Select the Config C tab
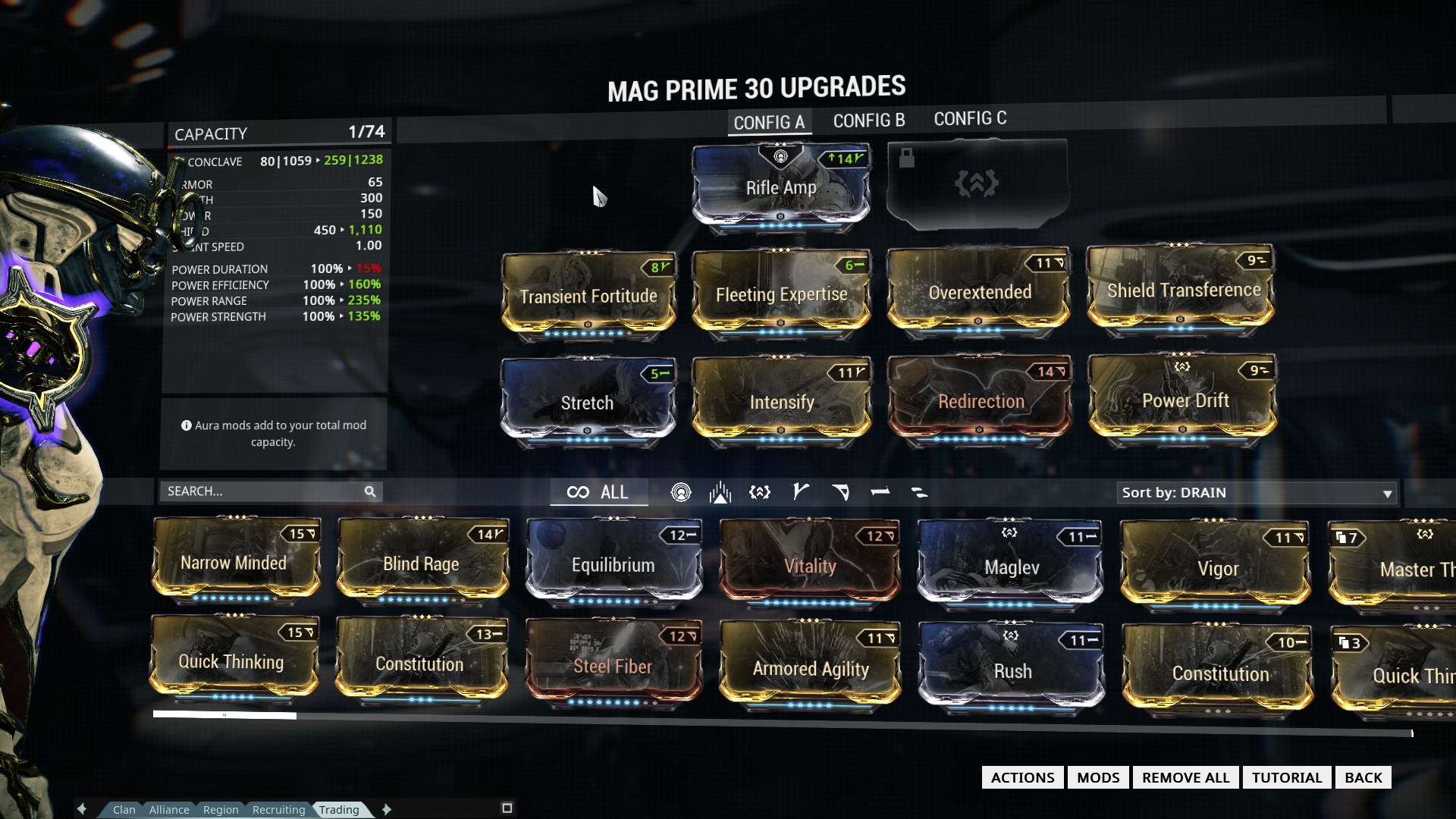 point(970,119)
